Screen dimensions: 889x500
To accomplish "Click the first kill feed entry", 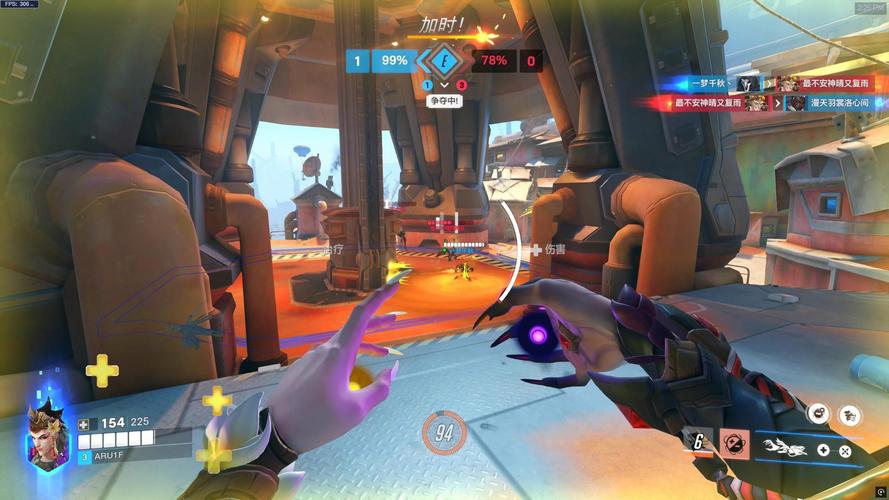I will (762, 84).
